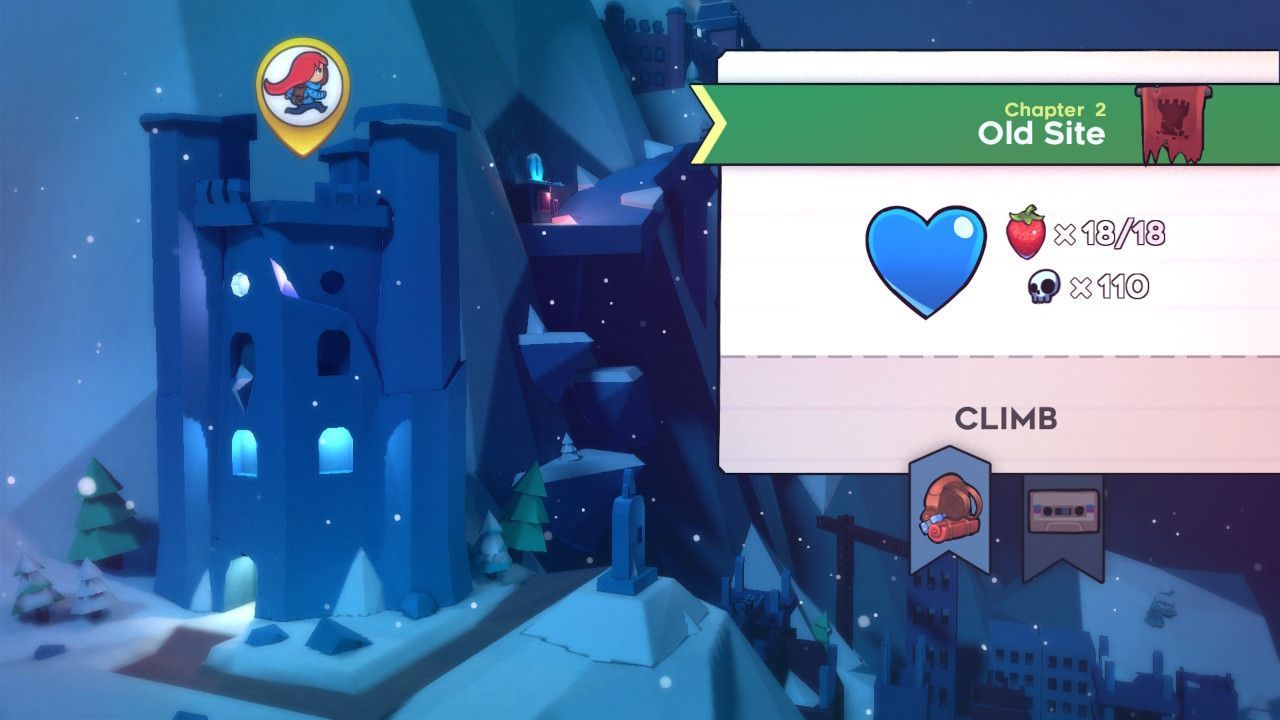
Task: Click the glowing tower window
Action: tap(335, 452)
